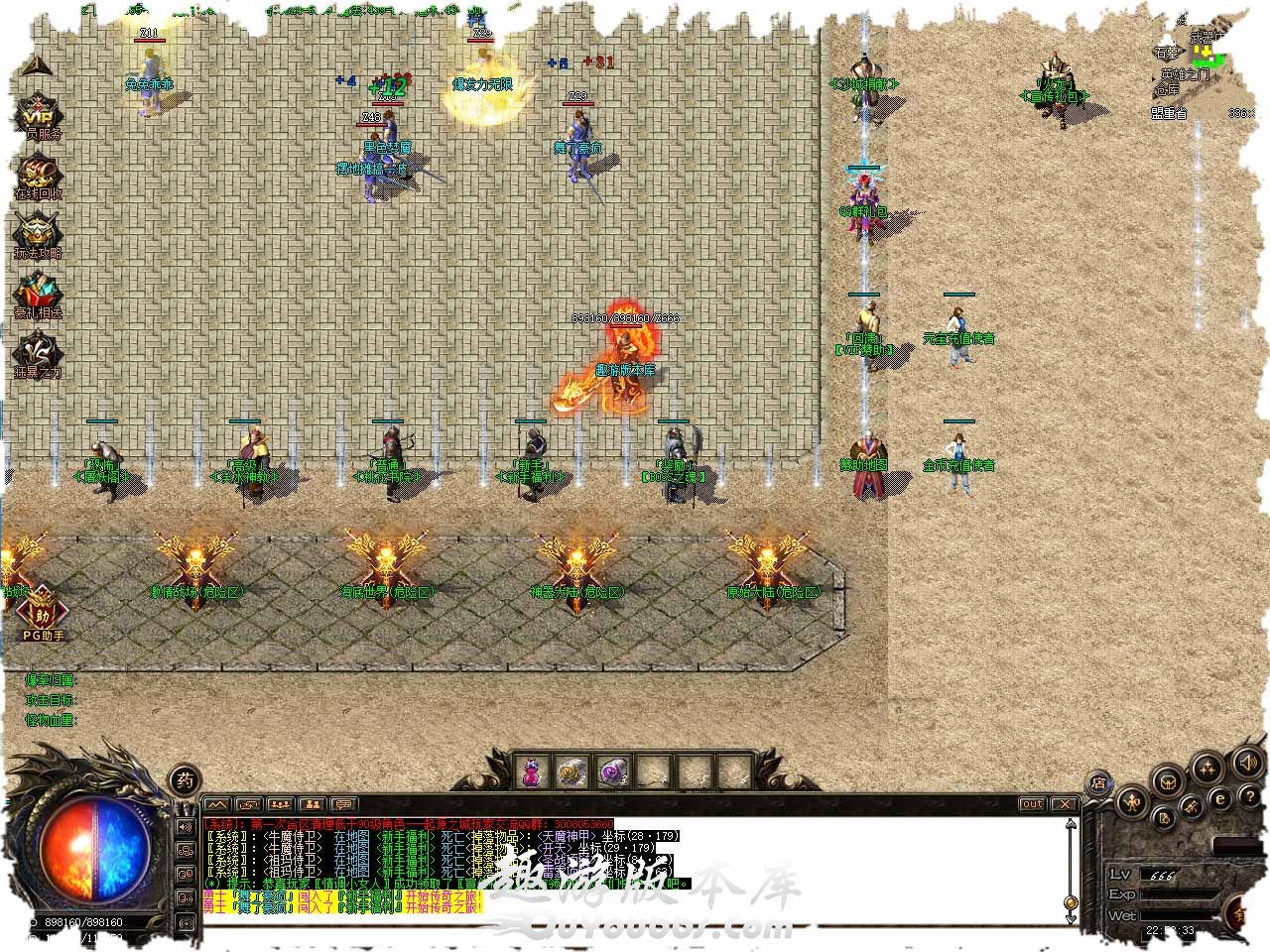1270x952 pixels.
Task: Click the 'out' button on the chat bar
Action: tap(1032, 804)
